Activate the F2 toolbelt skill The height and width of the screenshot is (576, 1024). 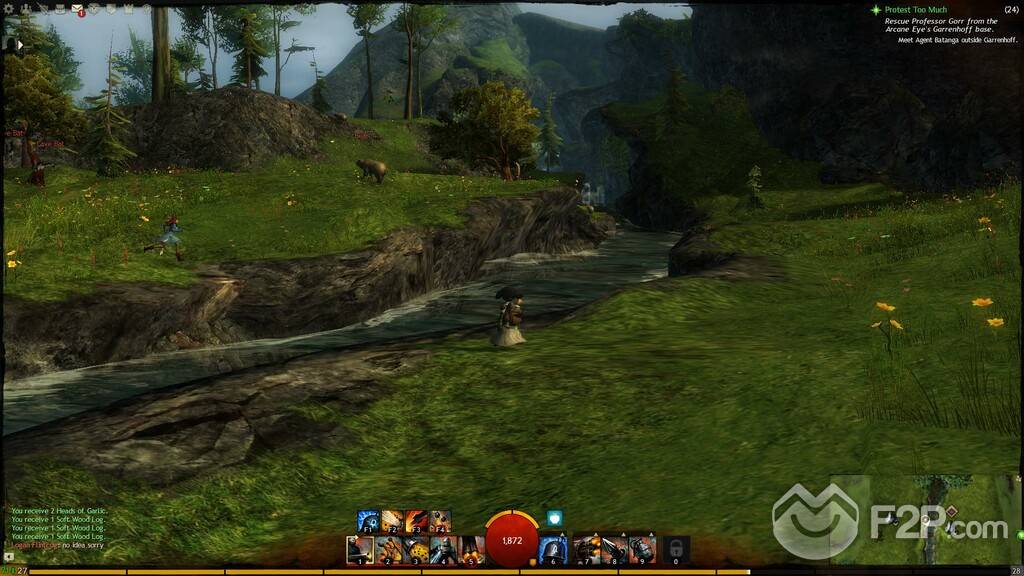[392, 521]
